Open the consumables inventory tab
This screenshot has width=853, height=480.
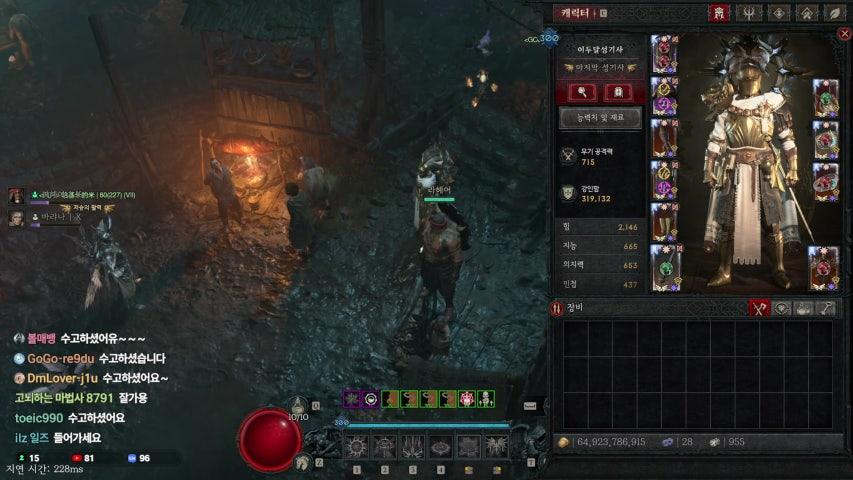(x=804, y=308)
